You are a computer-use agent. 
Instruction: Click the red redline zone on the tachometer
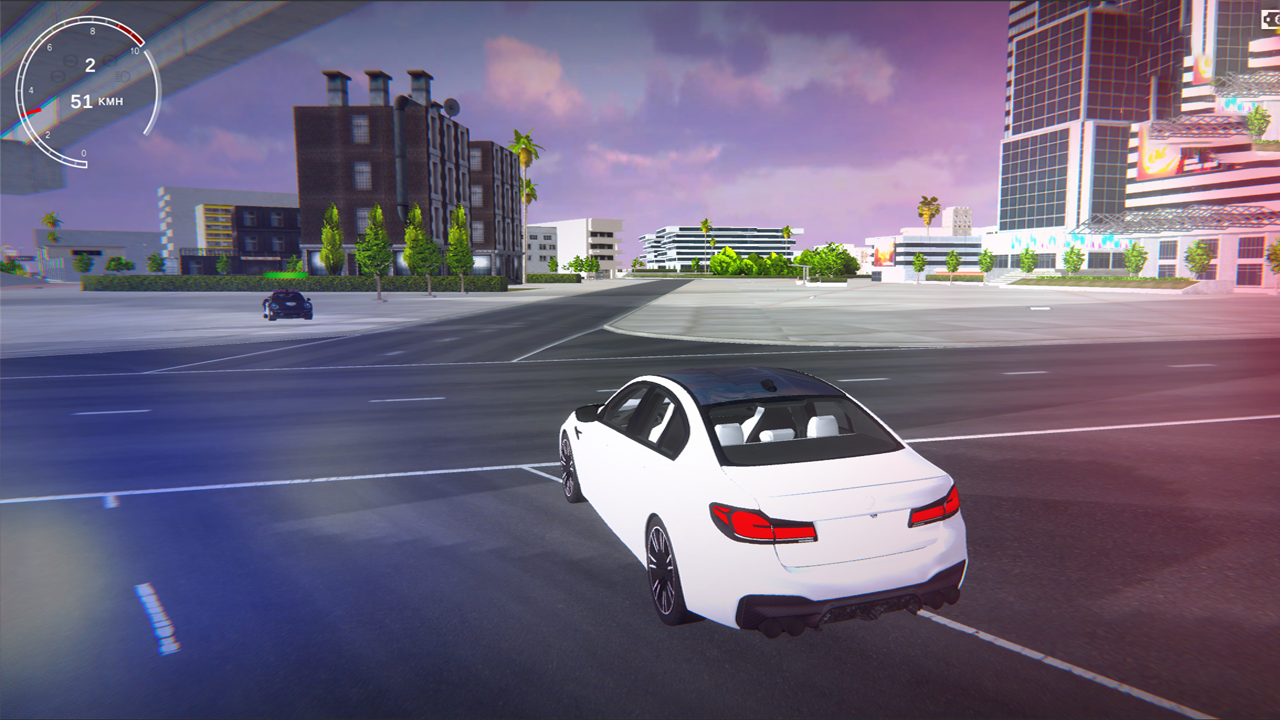[x=130, y=33]
